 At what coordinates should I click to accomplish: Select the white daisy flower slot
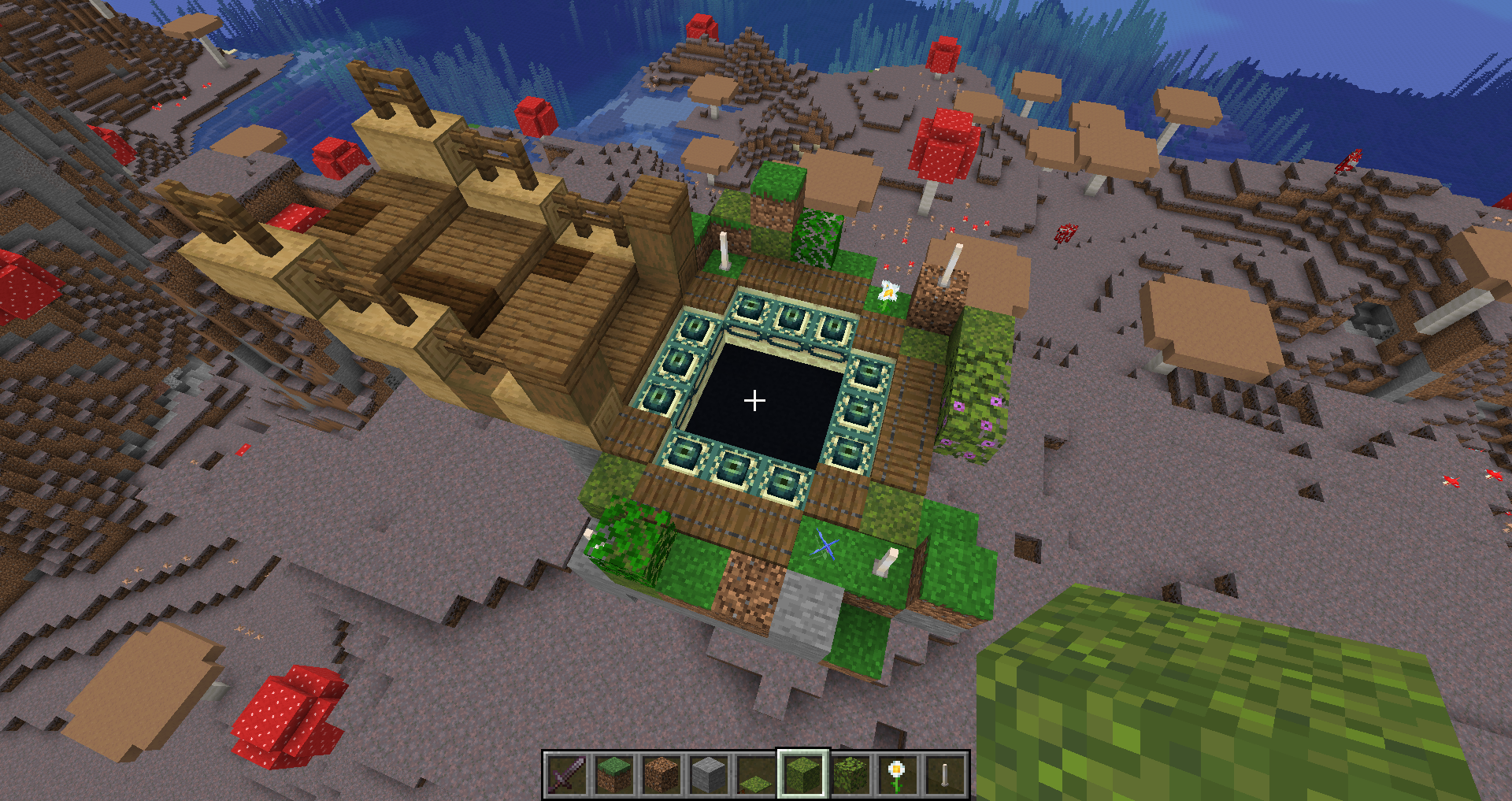(x=897, y=774)
